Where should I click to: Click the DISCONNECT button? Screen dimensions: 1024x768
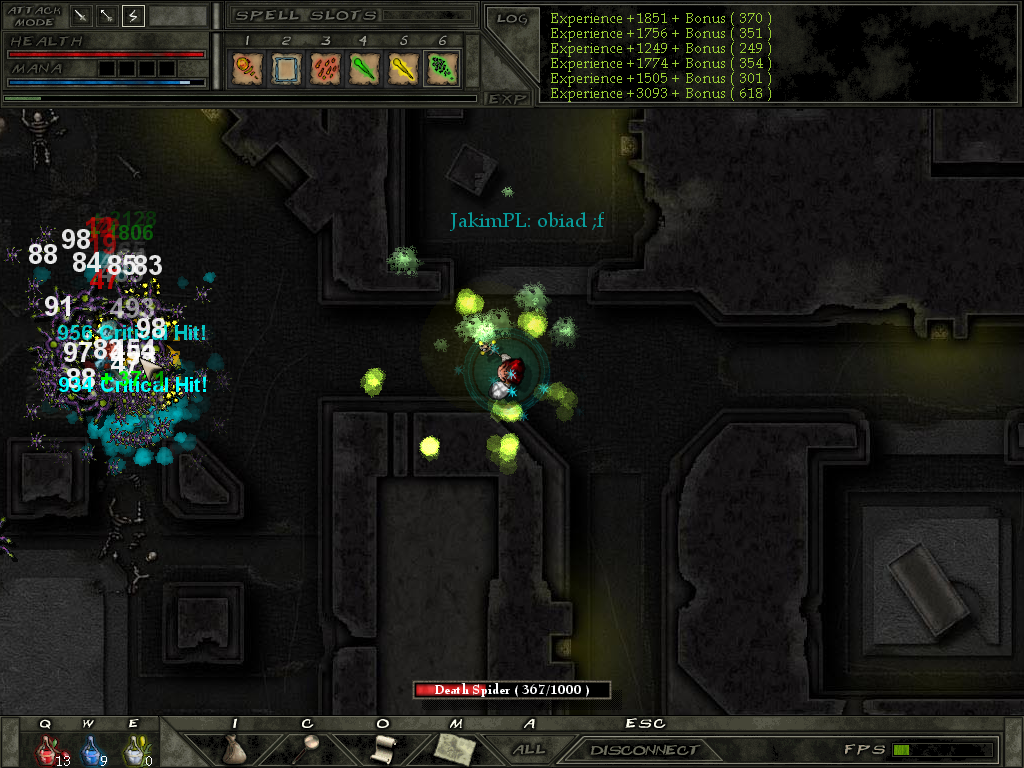[x=643, y=749]
